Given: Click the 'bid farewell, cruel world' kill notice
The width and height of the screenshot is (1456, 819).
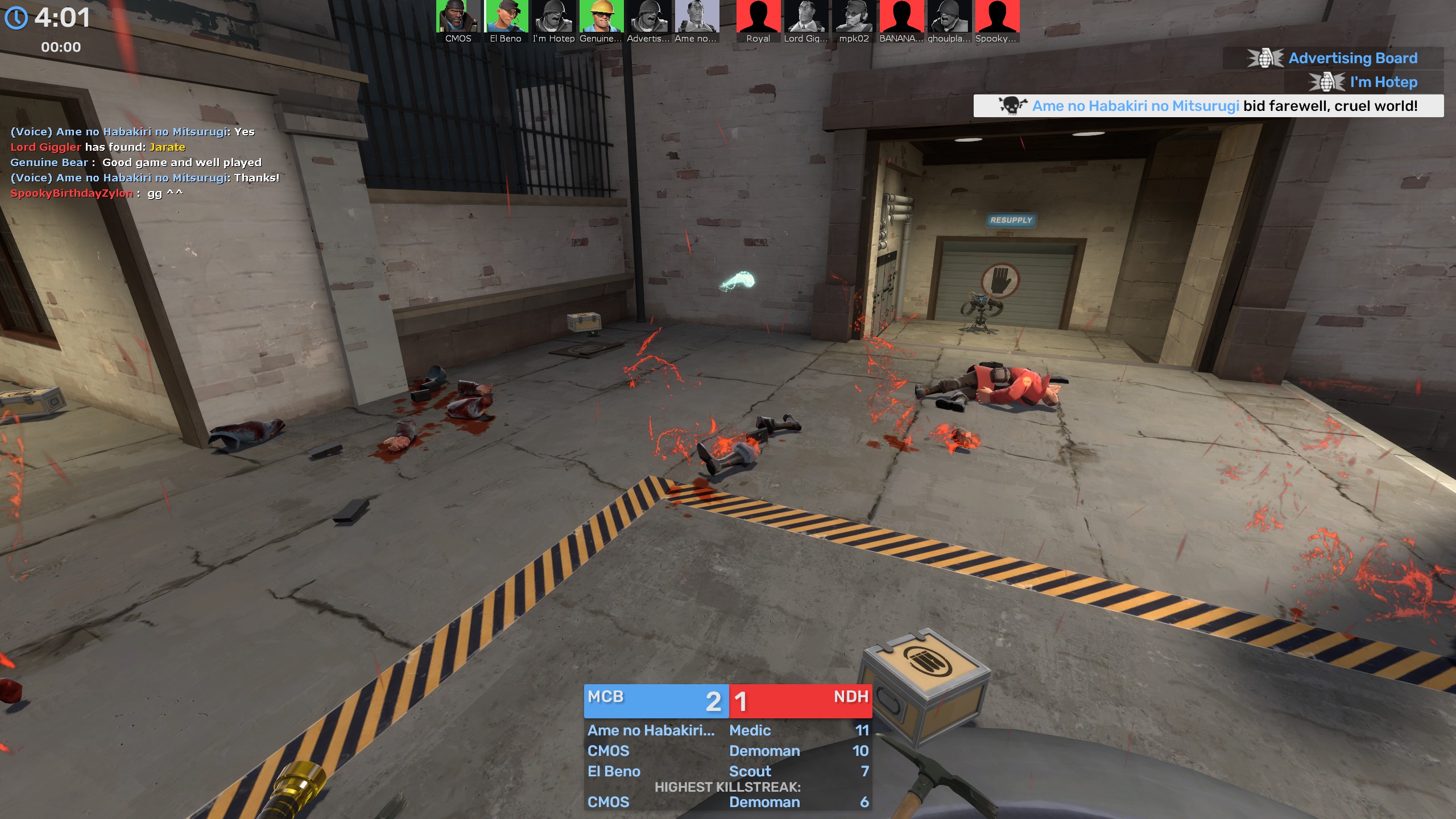Looking at the screenshot, I should coord(1208,106).
